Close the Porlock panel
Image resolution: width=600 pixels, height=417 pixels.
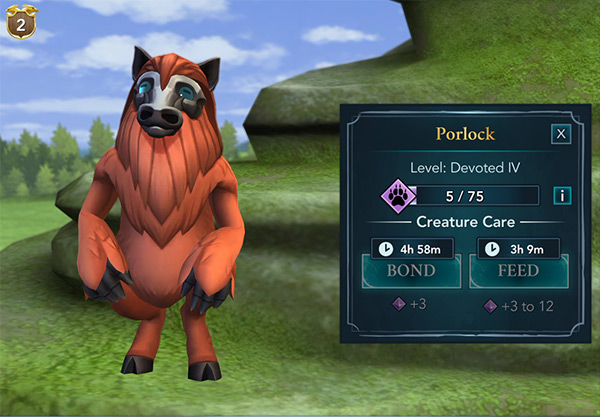(x=561, y=134)
